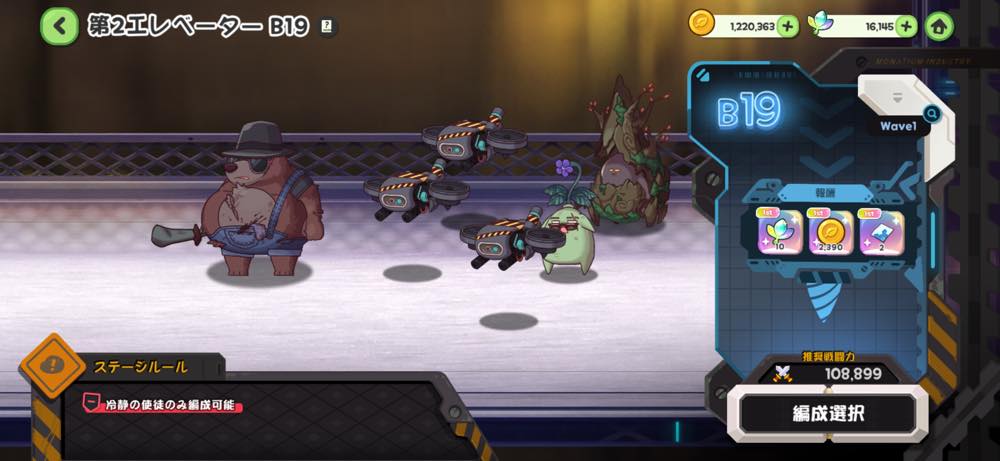Viewport: 1000px width, 461px height.
Task: Add more gold coins with plus button
Action: click(x=788, y=27)
